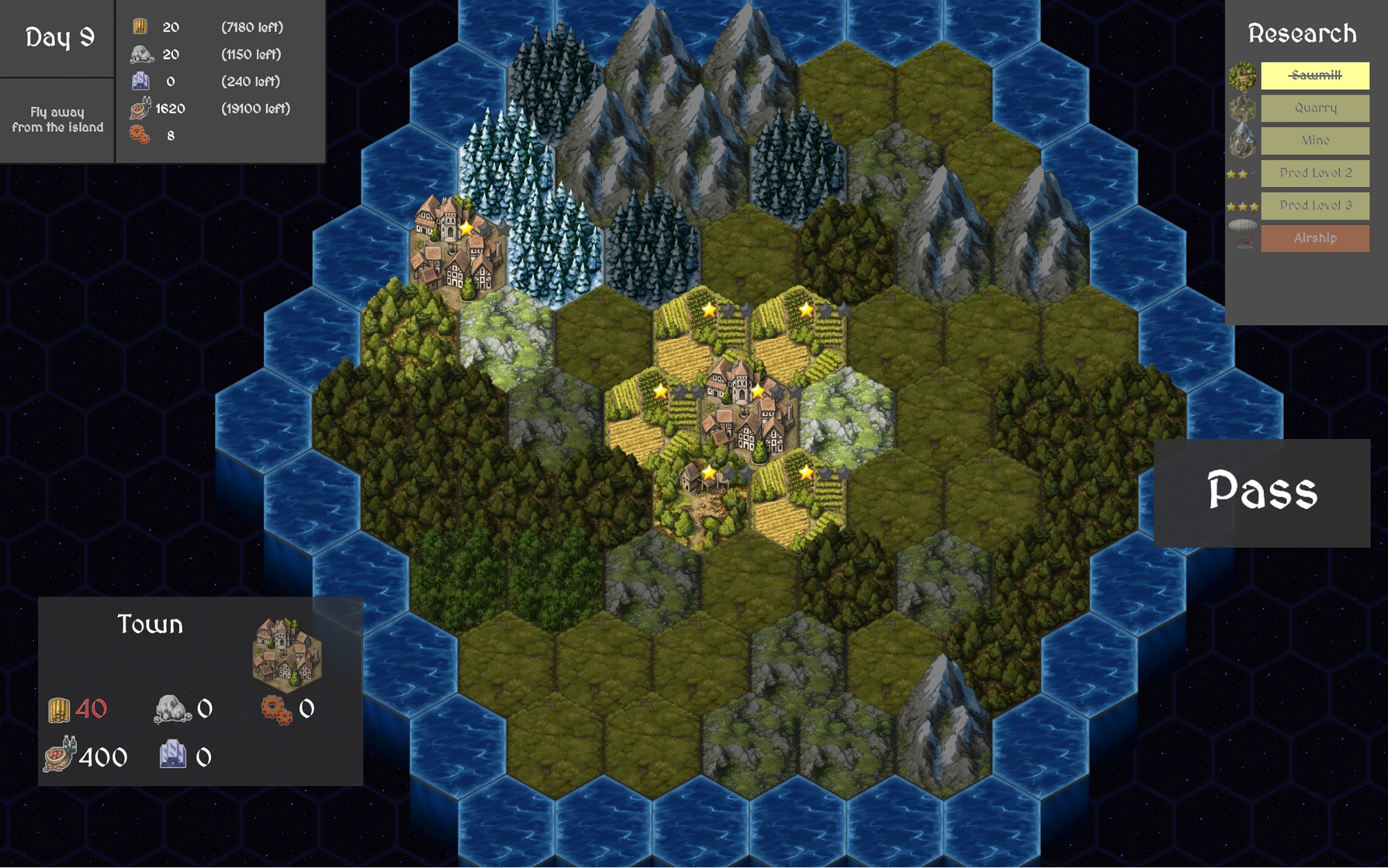This screenshot has width=1388, height=868.
Task: Select Prod Level 2 research
Action: (1314, 173)
